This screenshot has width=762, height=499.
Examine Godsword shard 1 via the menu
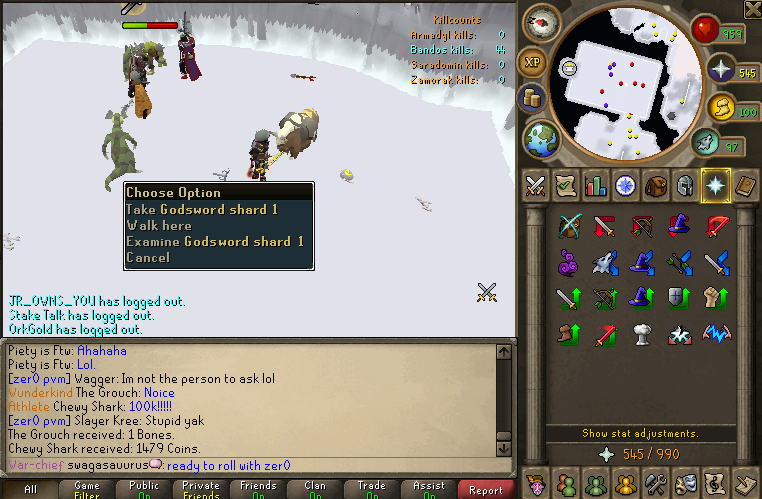[x=214, y=241]
